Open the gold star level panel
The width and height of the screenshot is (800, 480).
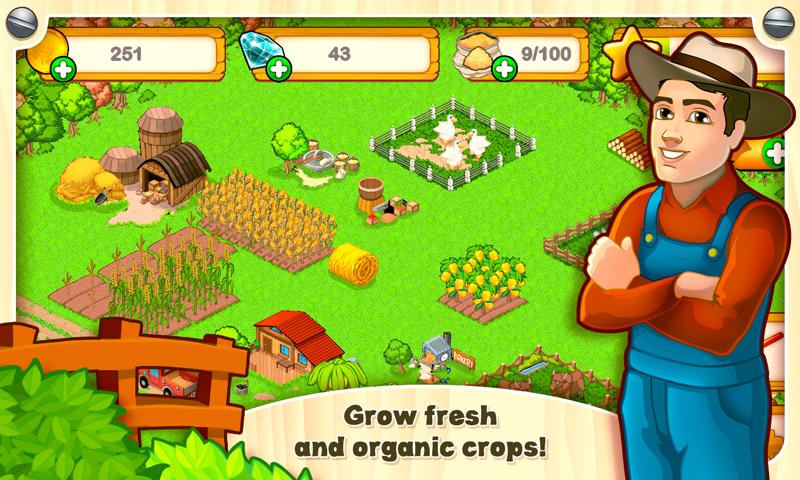point(626,51)
